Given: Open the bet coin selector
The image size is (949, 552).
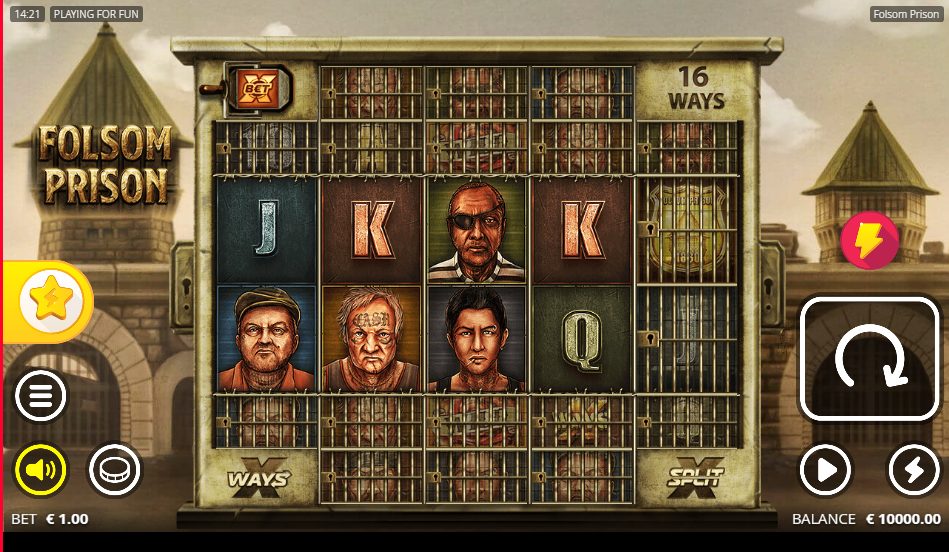Looking at the screenshot, I should [x=115, y=469].
